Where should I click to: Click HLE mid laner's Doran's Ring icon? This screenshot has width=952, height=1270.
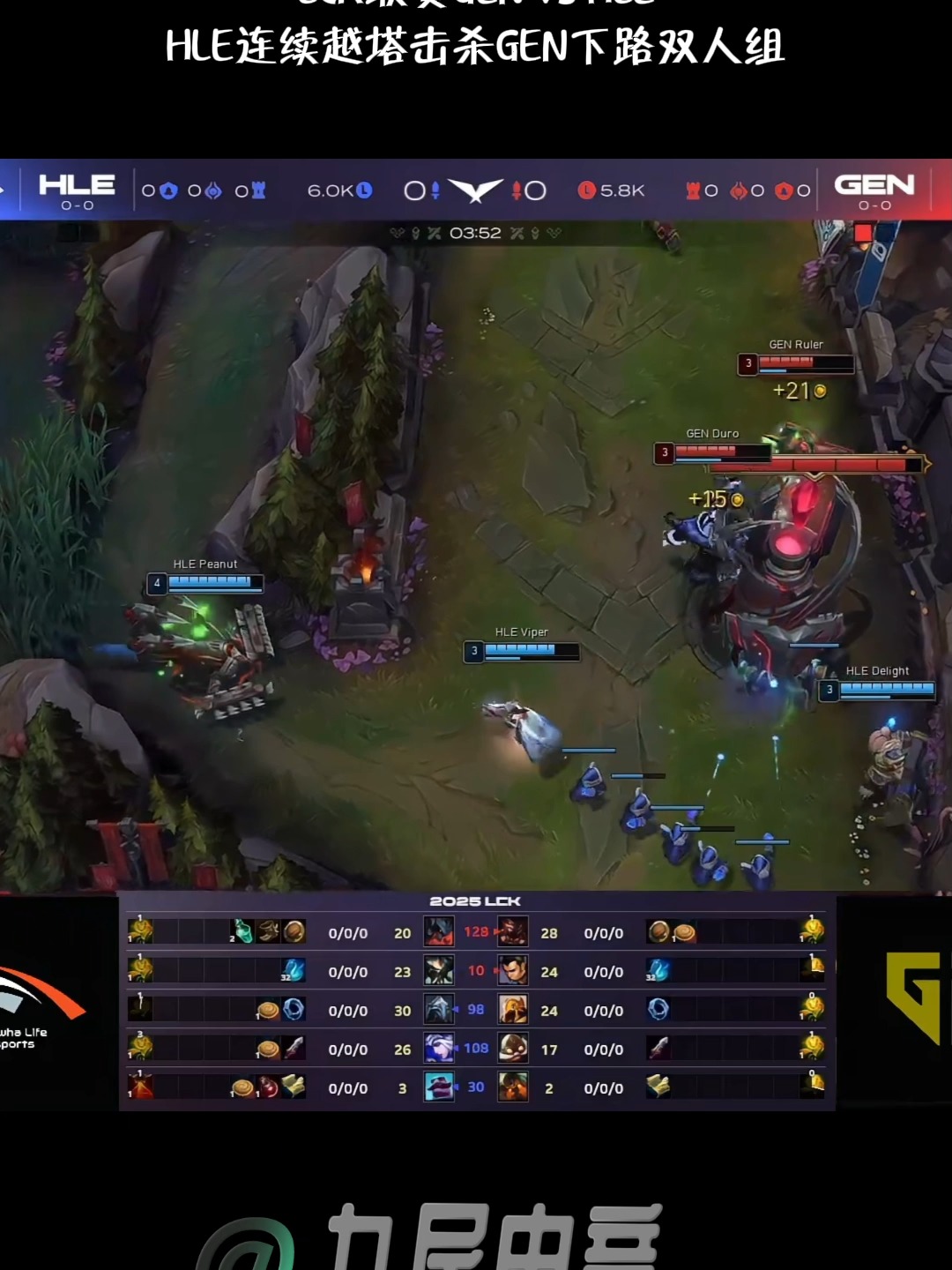coord(294,1009)
